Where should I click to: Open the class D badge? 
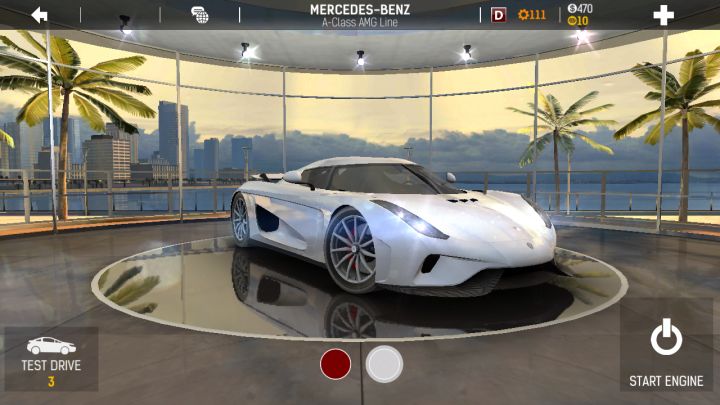(498, 15)
